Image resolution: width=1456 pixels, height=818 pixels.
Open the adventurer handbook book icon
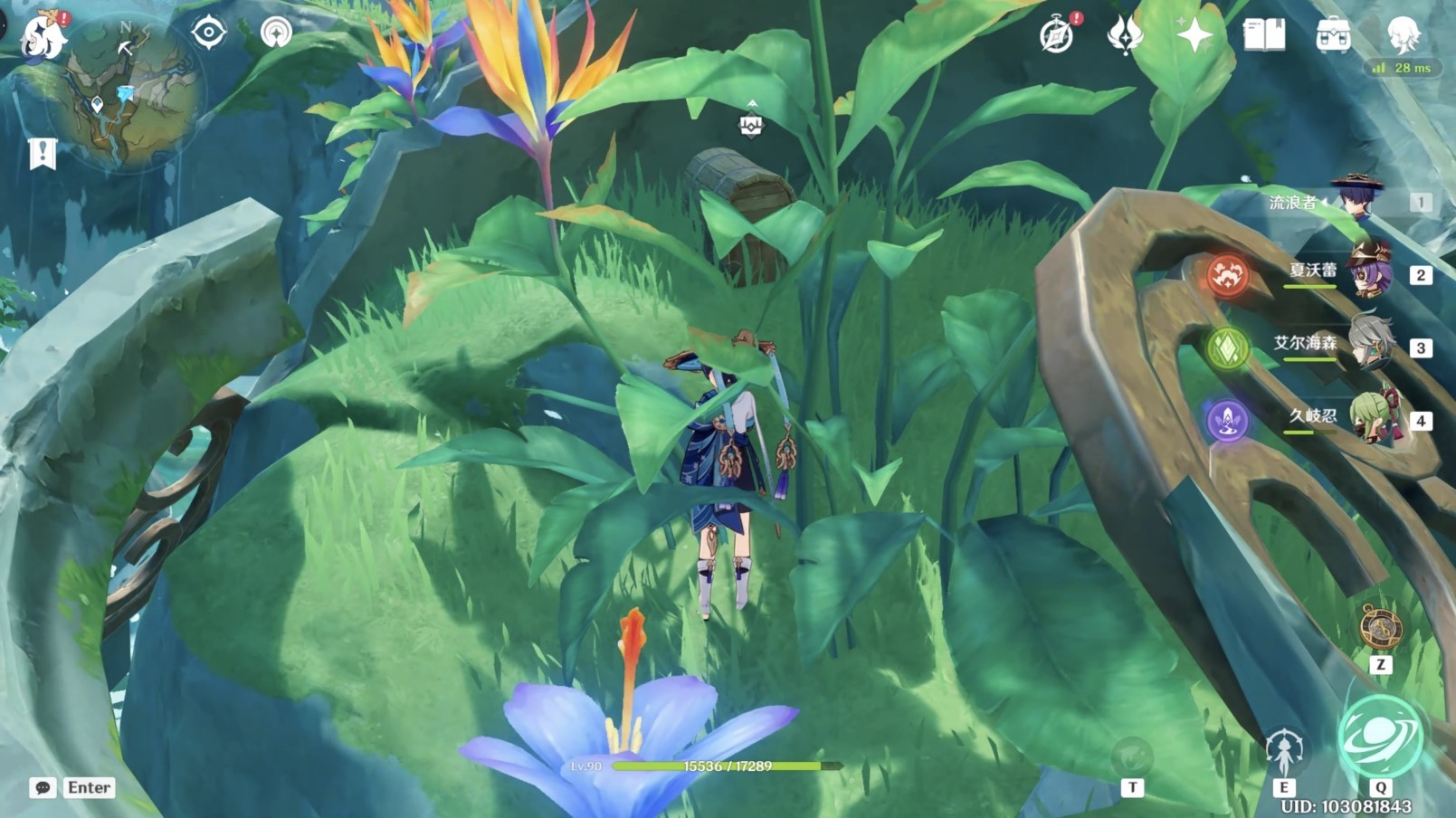(x=1264, y=35)
